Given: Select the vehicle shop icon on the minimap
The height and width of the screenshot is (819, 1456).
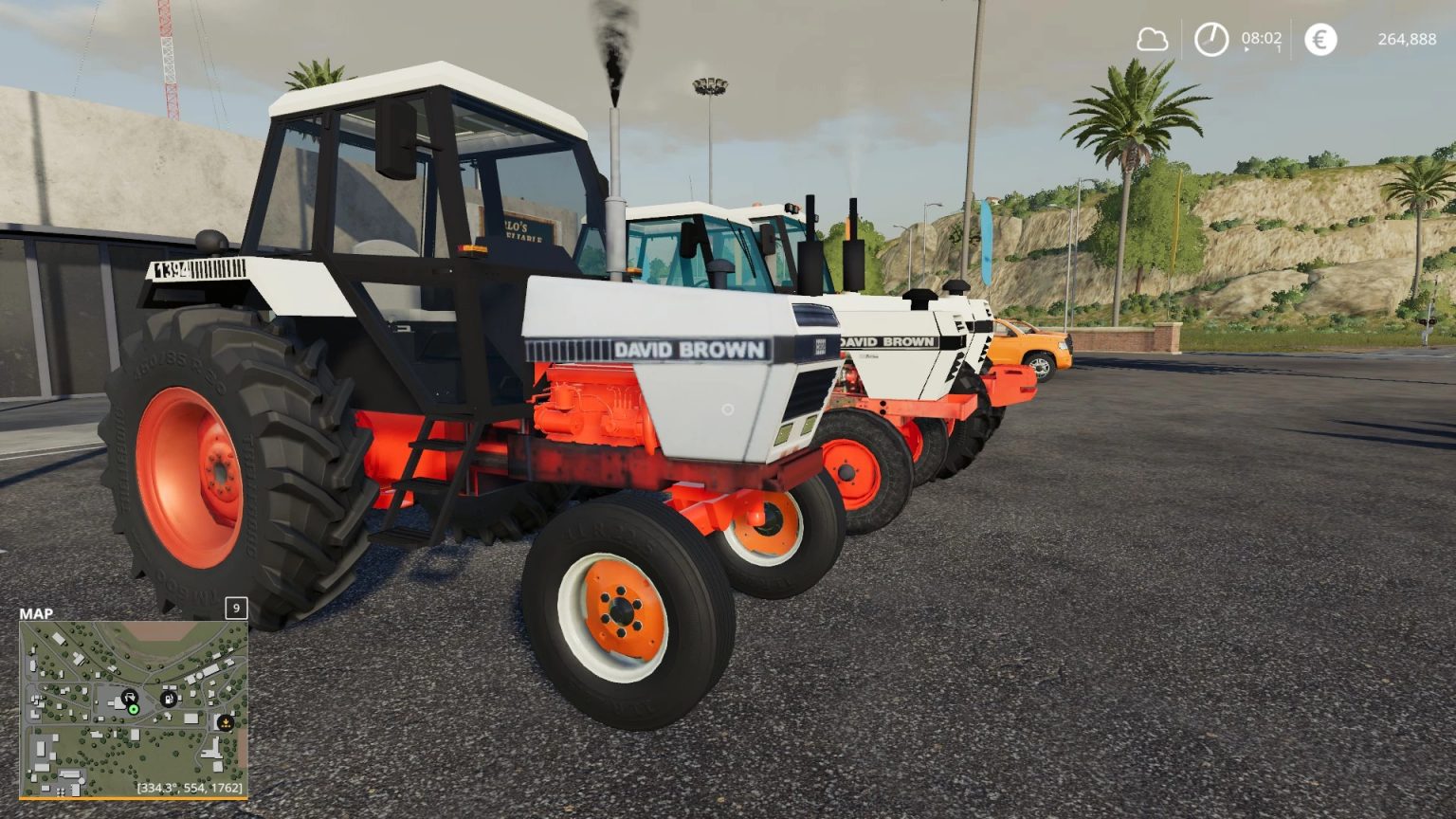Looking at the screenshot, I should tap(130, 698).
